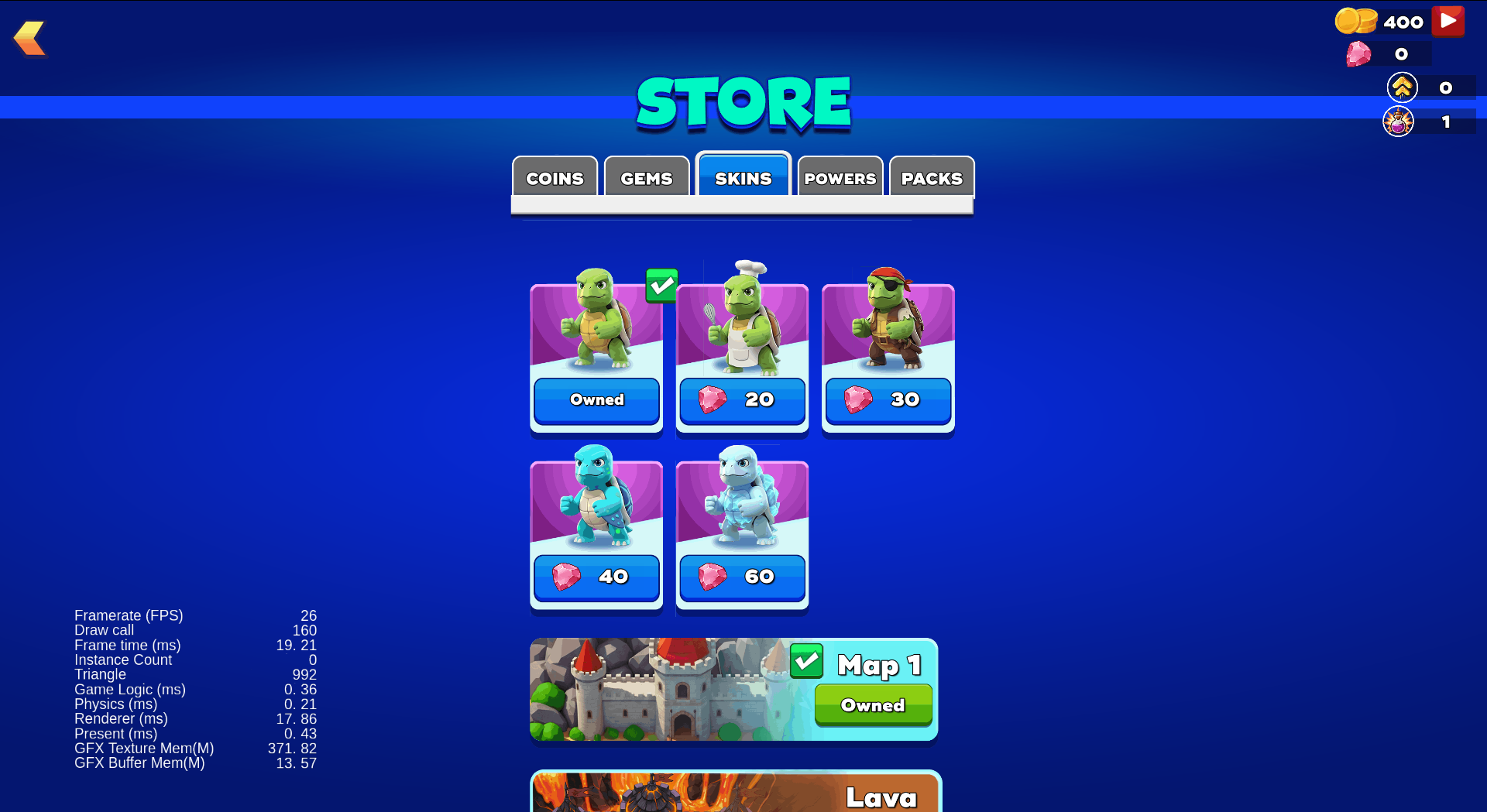Click the potion power-up icon

click(1399, 121)
